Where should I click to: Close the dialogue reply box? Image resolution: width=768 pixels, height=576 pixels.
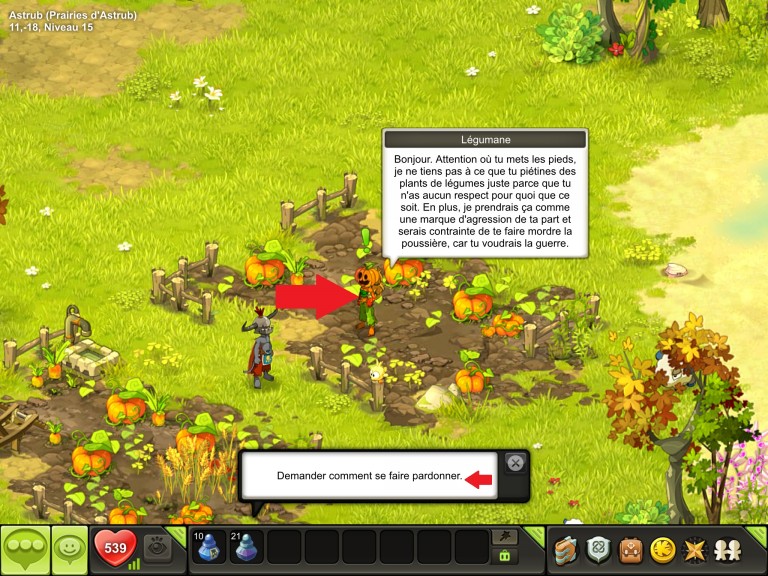point(514,462)
